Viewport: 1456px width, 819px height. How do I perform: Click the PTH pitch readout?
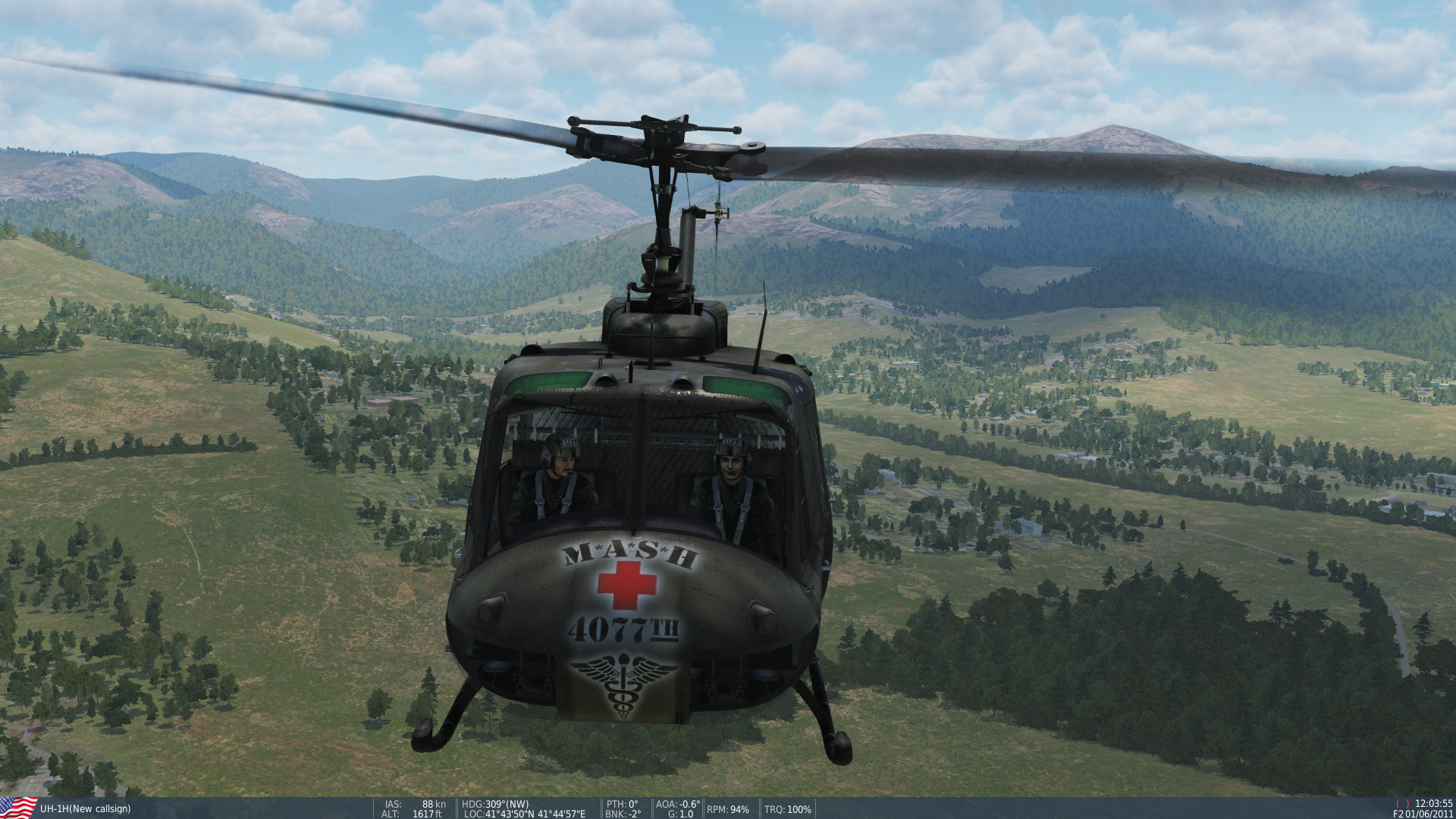coord(623,803)
